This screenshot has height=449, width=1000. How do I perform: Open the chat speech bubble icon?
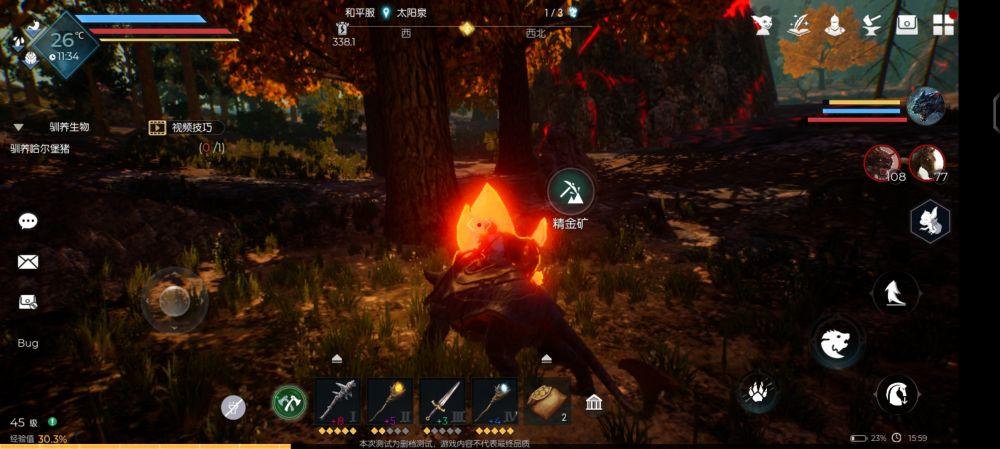click(x=28, y=221)
